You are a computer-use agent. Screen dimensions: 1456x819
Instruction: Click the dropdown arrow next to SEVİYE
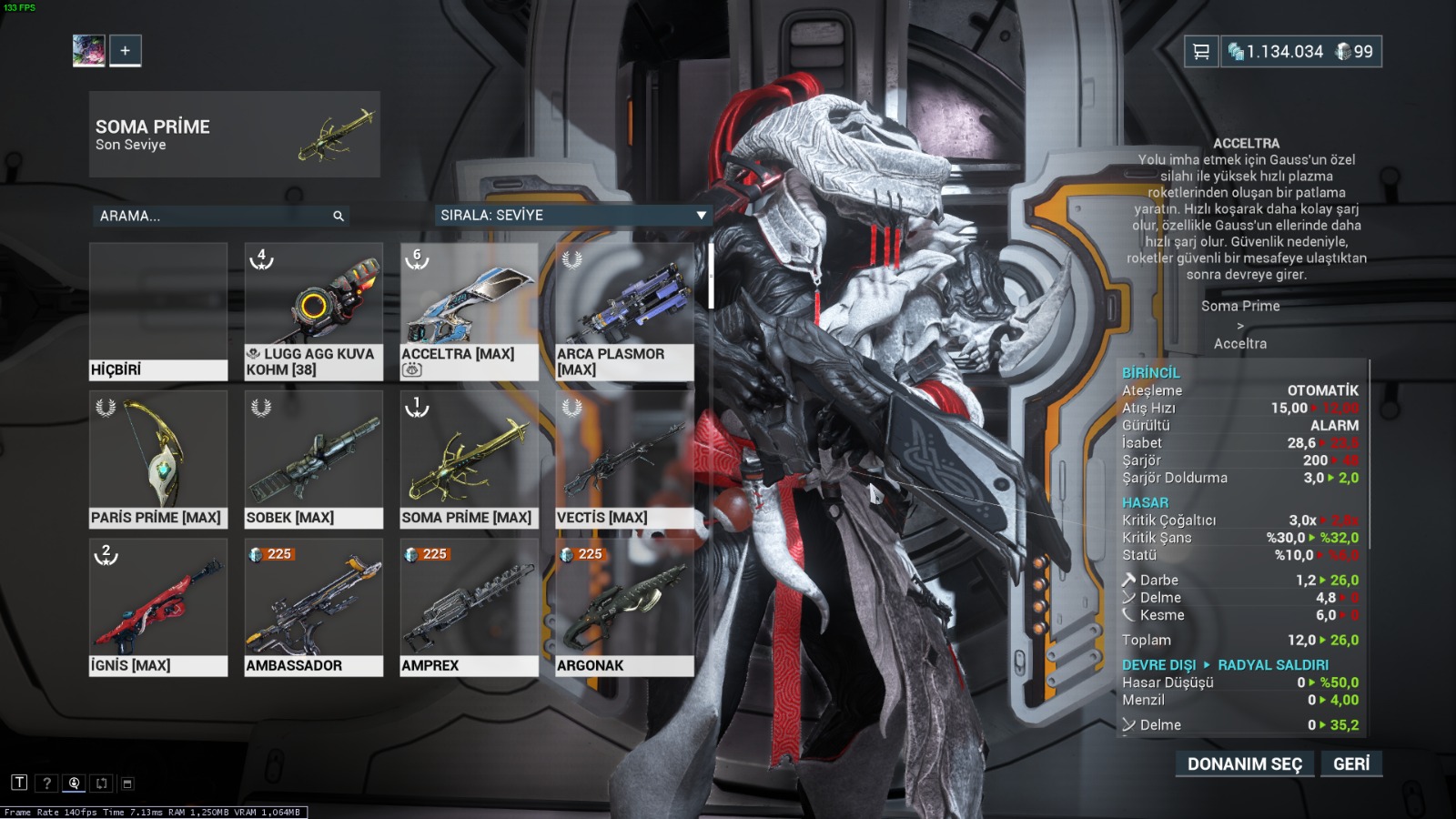coord(700,216)
